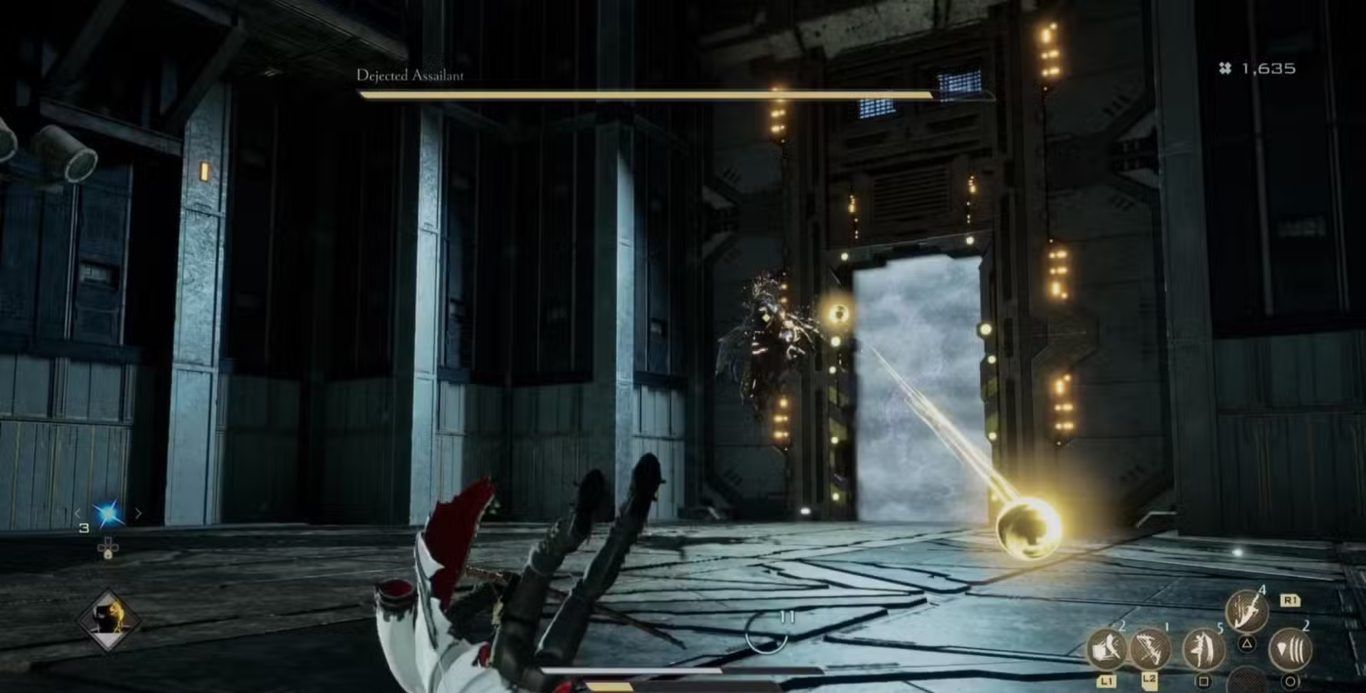Use the triple-wave skill with count 2
1366x693 pixels.
point(1290,649)
